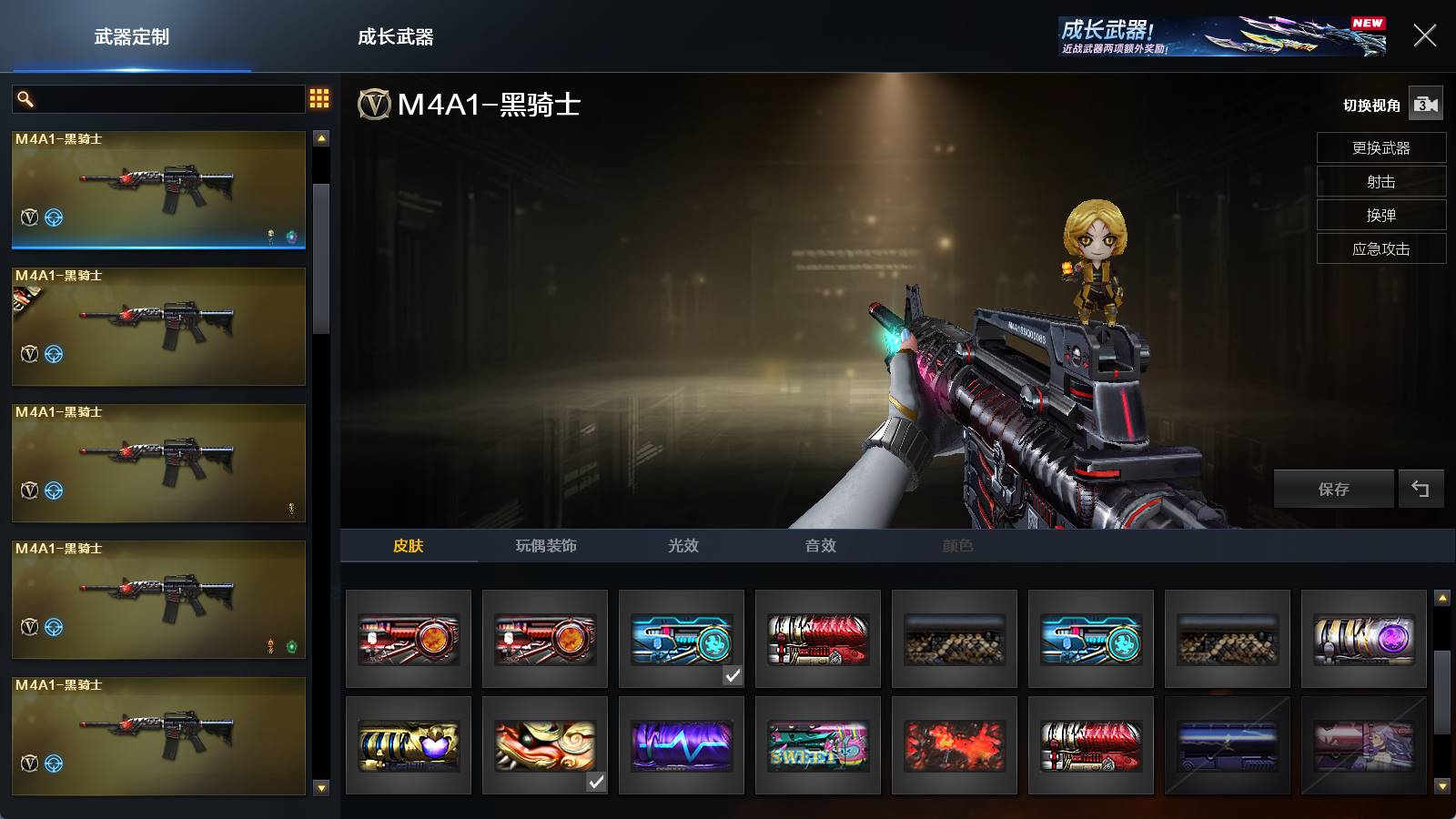Toggle the orange grid view icon
Screen dimensions: 1456x819
[x=319, y=98]
